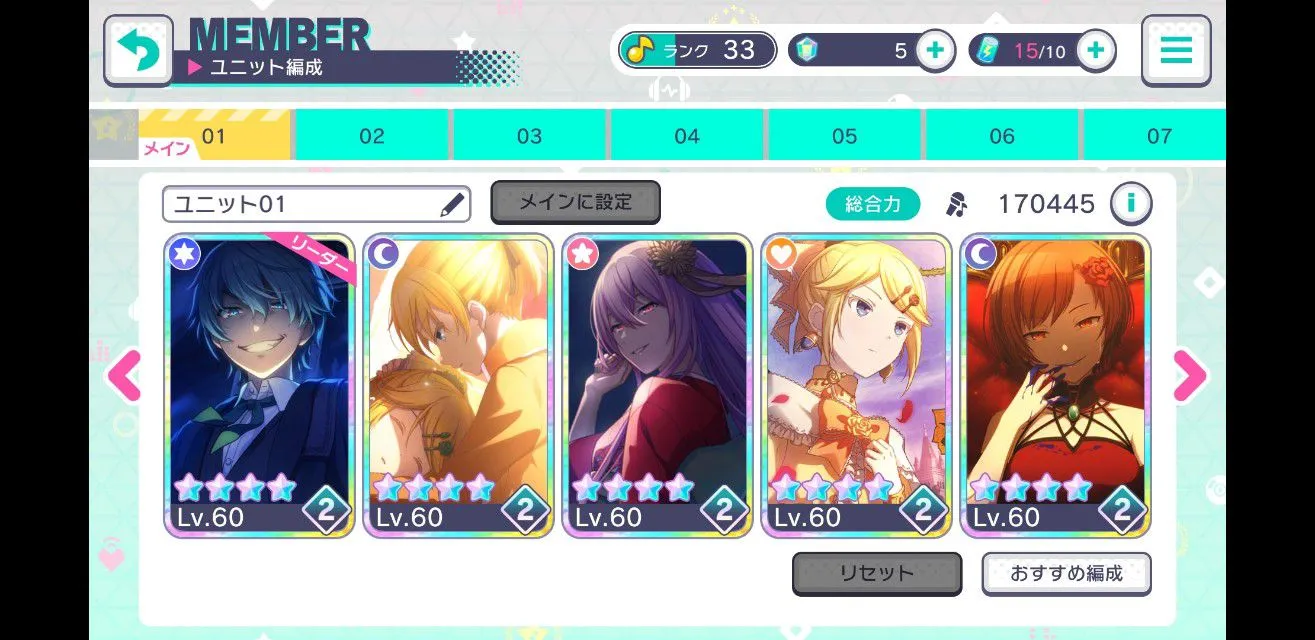Go back with the return arrow button

138,51
